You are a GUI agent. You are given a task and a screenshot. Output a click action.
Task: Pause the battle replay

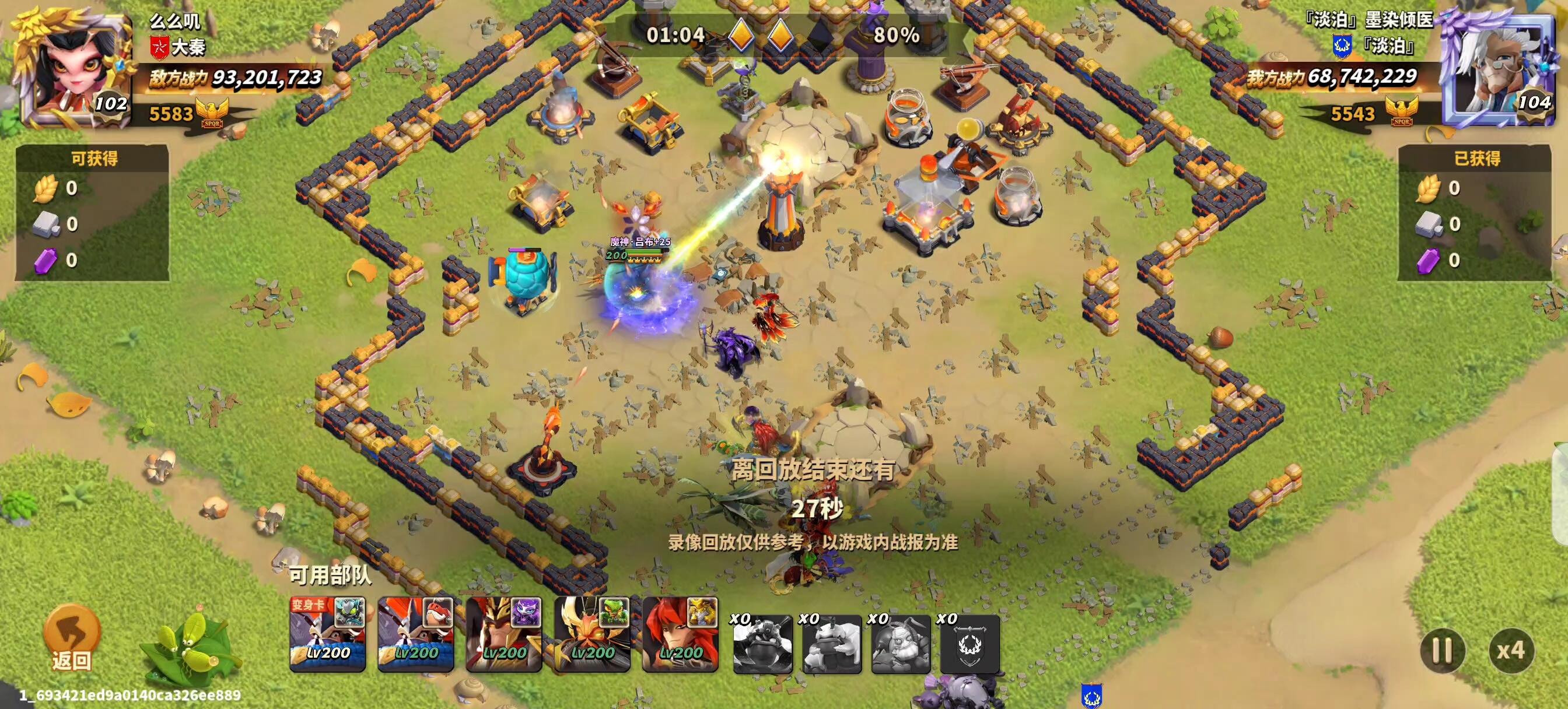pyautogui.click(x=1442, y=651)
